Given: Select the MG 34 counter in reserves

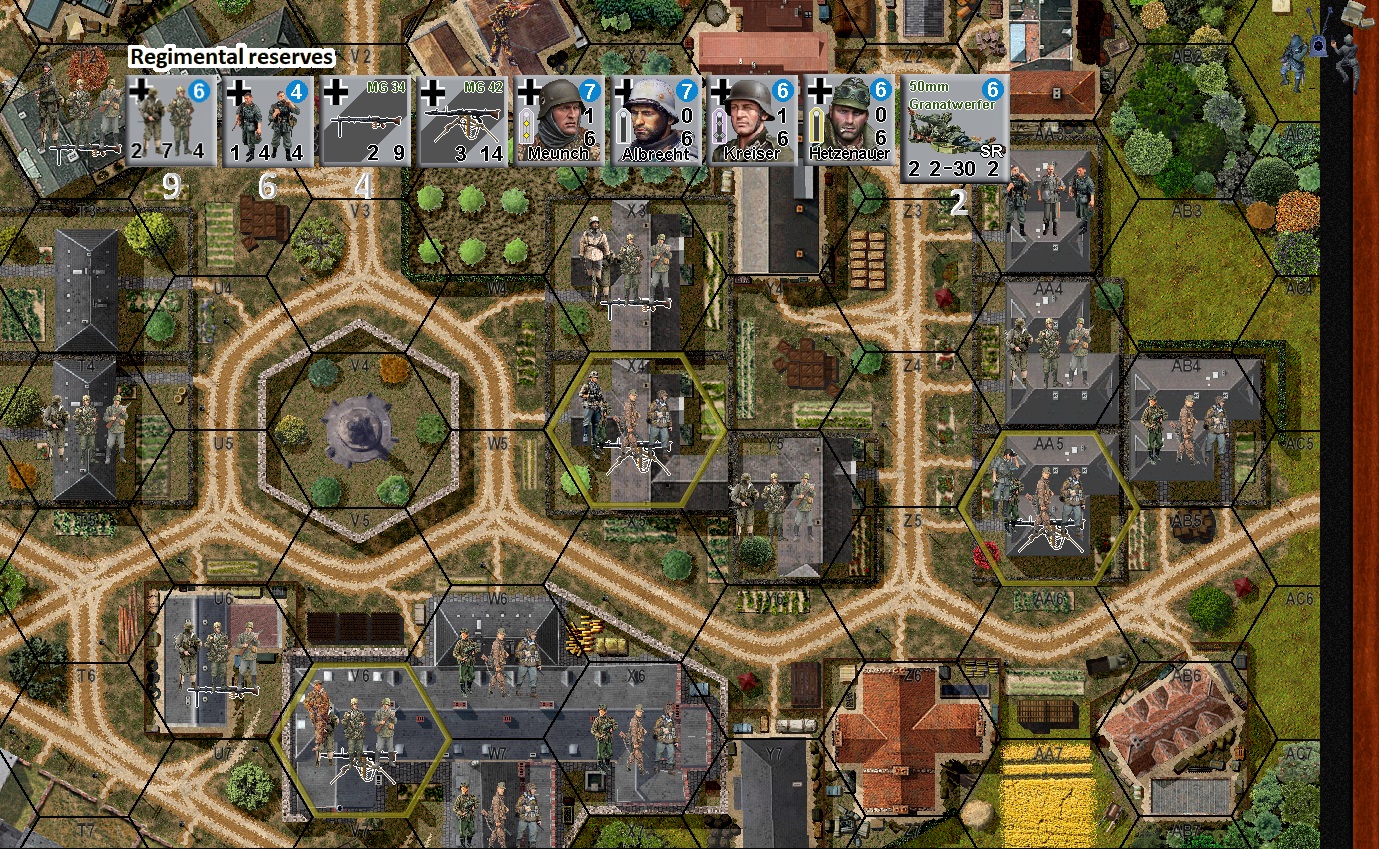Looking at the screenshot, I should 365,121.
